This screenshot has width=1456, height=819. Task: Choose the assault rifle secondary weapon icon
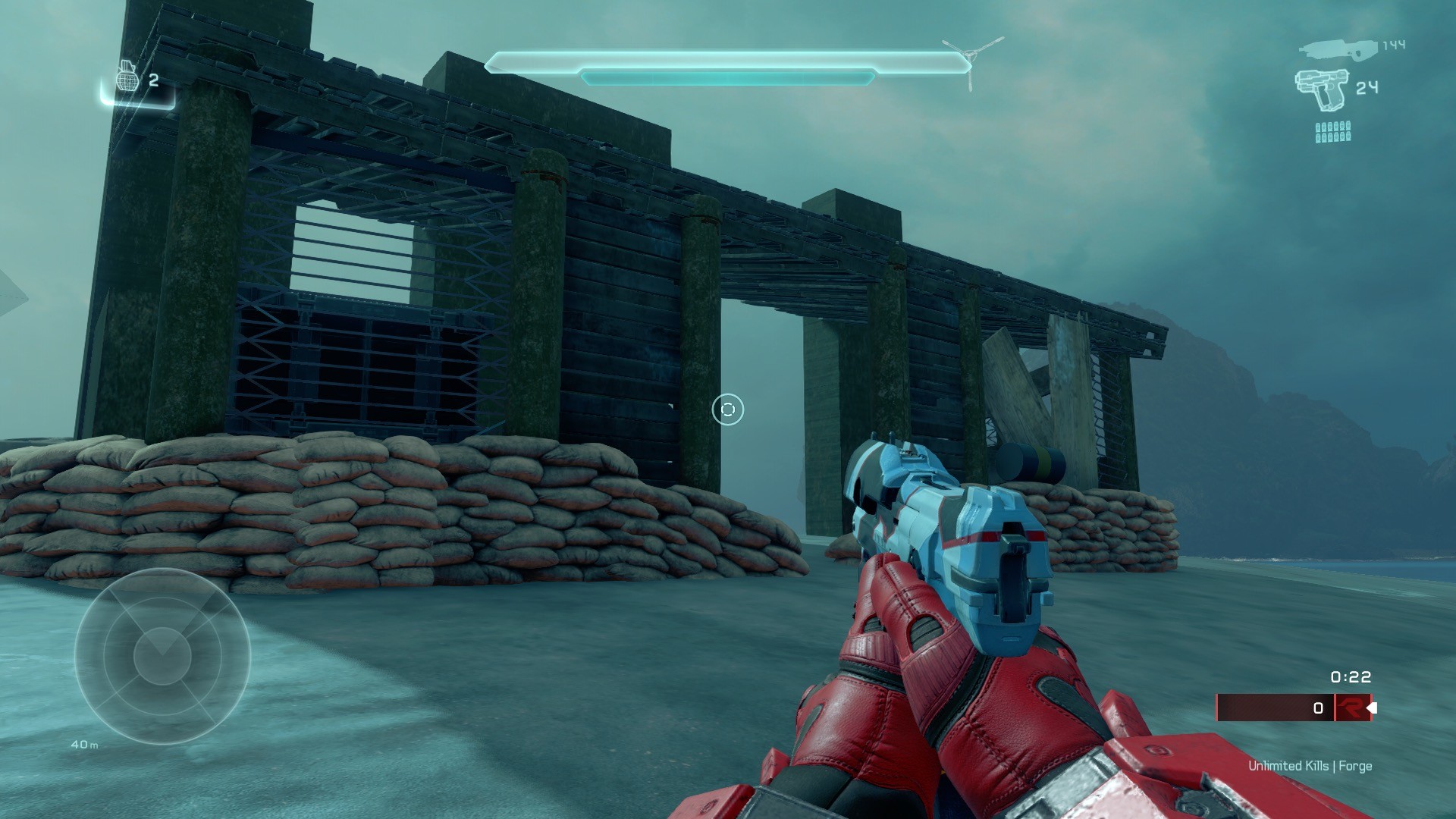point(1338,49)
